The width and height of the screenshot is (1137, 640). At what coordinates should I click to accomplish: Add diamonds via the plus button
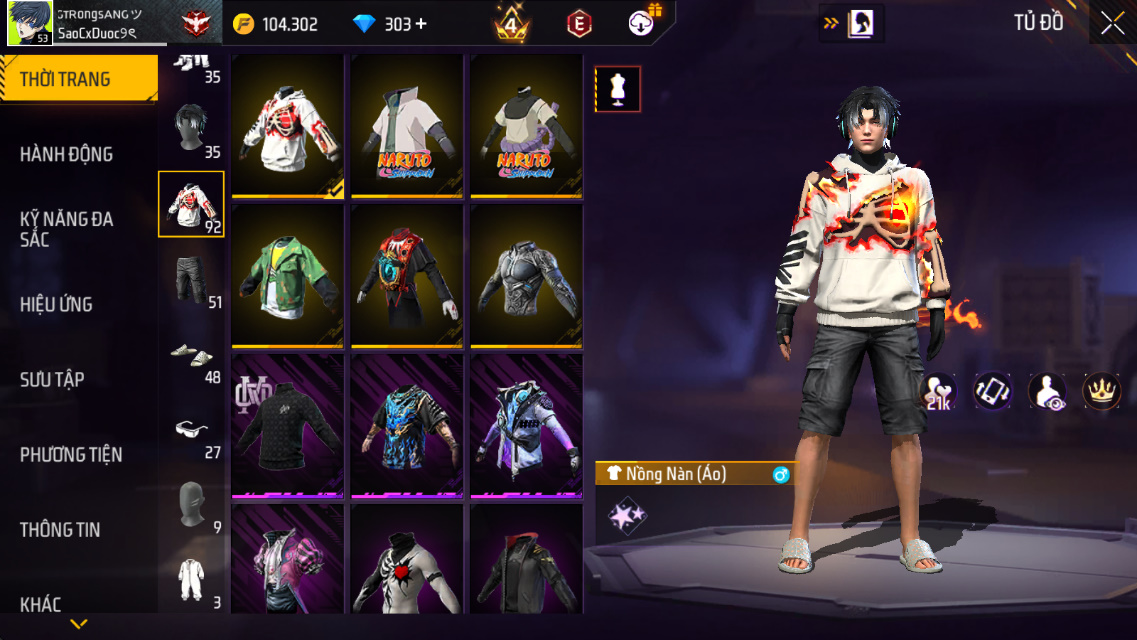pos(421,24)
